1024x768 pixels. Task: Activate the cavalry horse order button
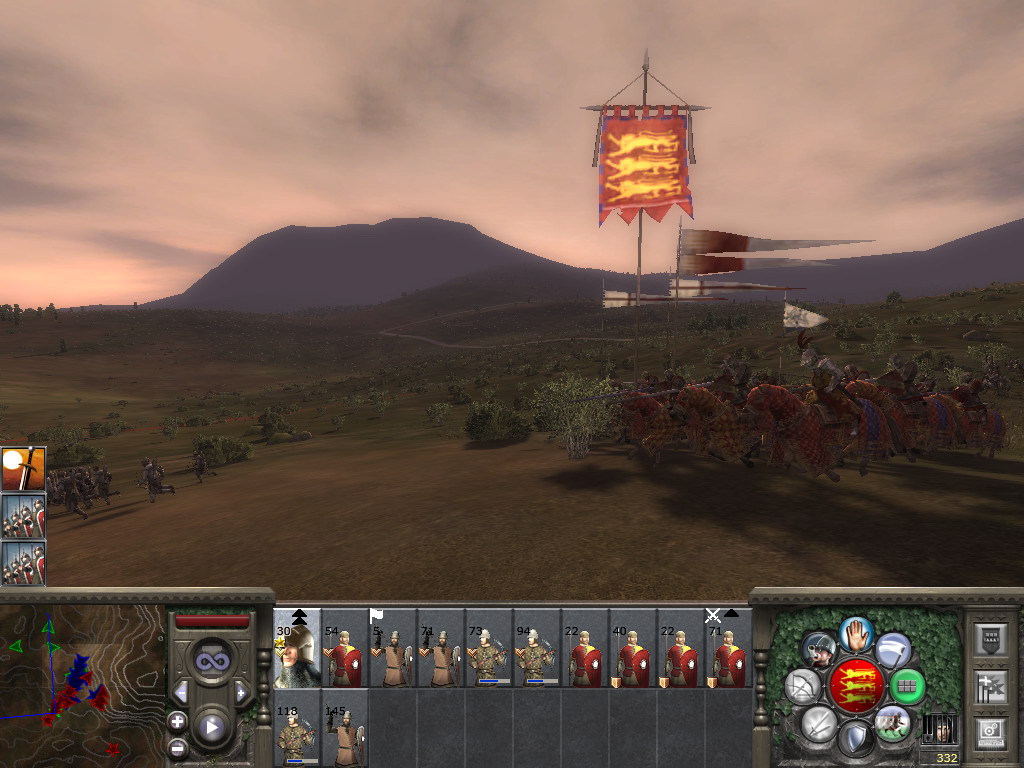[891, 723]
